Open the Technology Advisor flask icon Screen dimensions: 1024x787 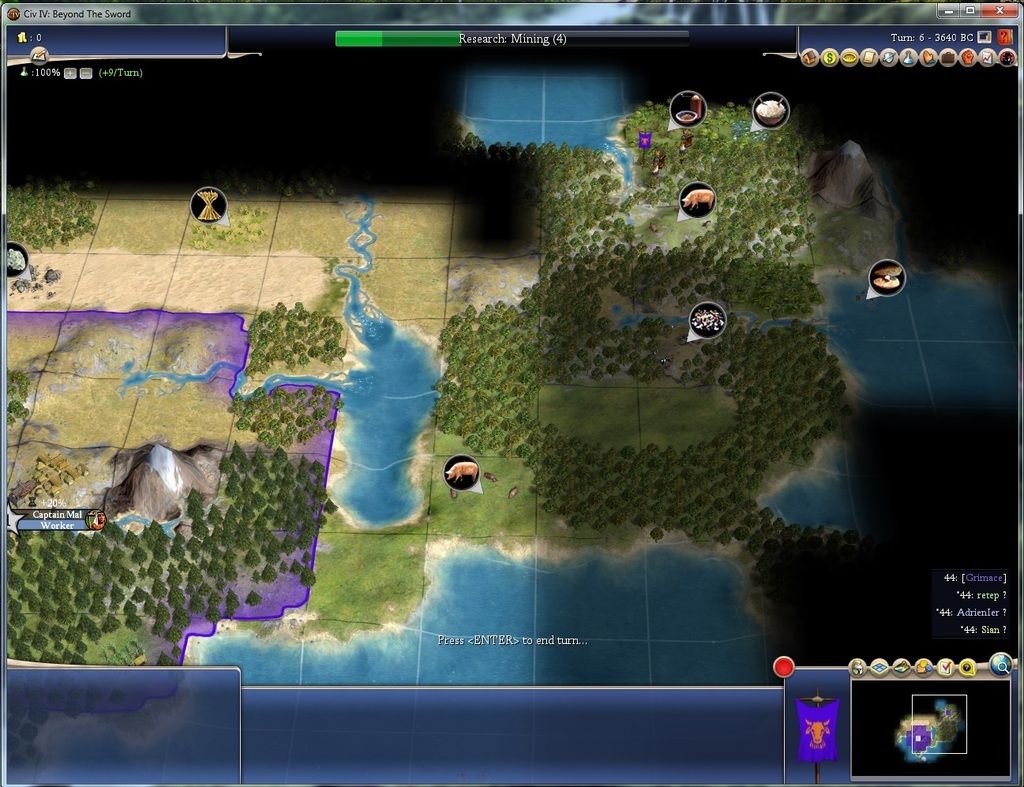pyautogui.click(x=908, y=58)
